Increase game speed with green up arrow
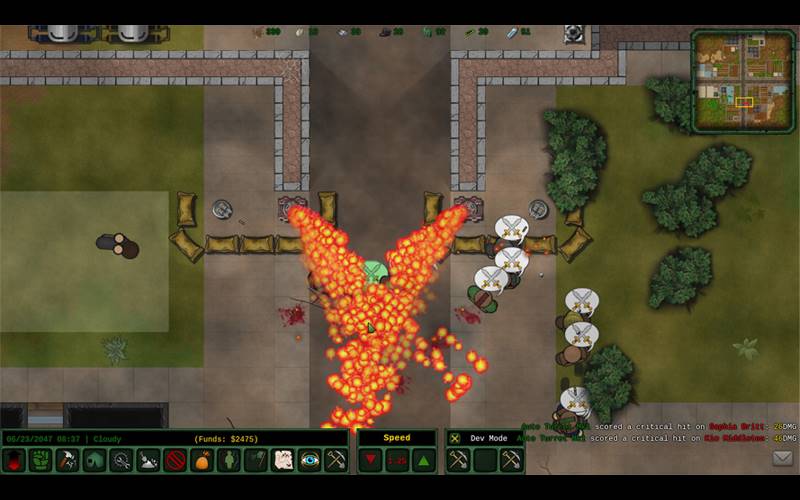 pyautogui.click(x=423, y=461)
